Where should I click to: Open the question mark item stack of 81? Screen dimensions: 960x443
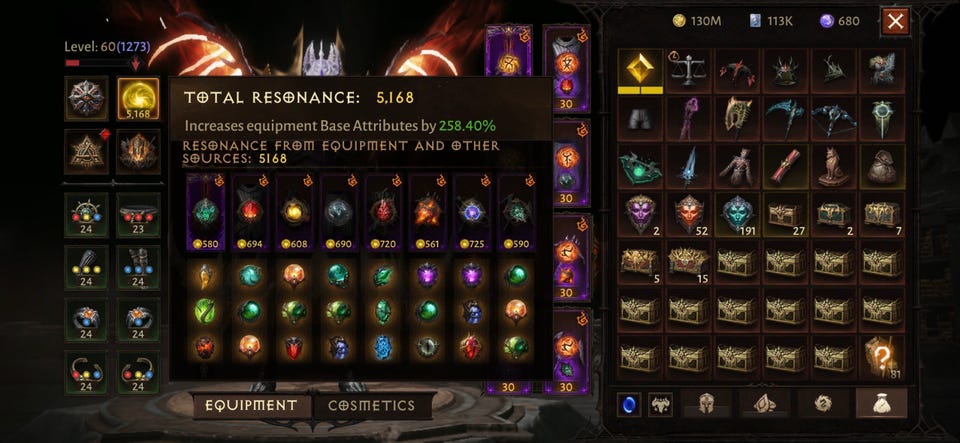882,358
